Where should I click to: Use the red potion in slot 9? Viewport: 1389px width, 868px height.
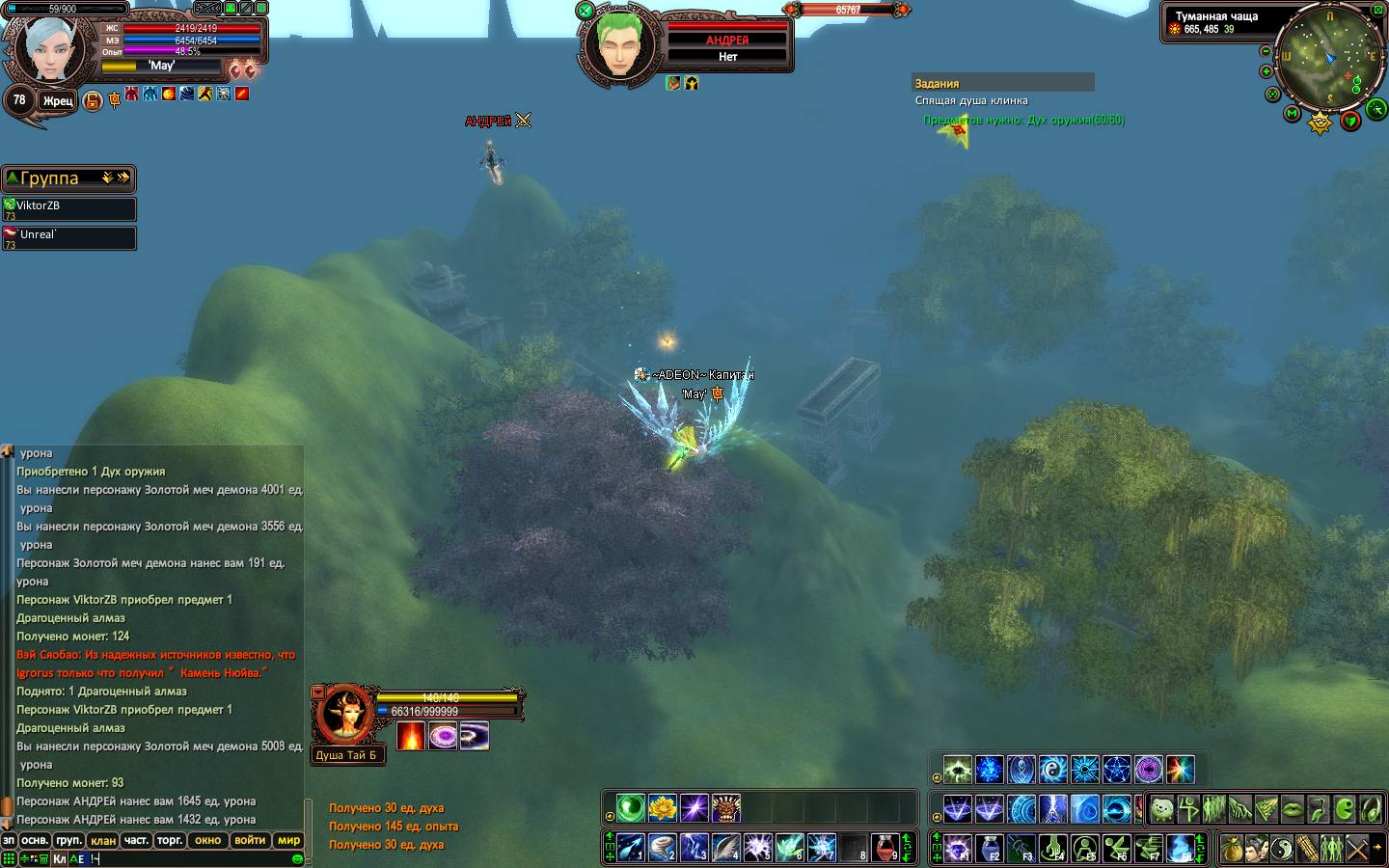[885, 847]
